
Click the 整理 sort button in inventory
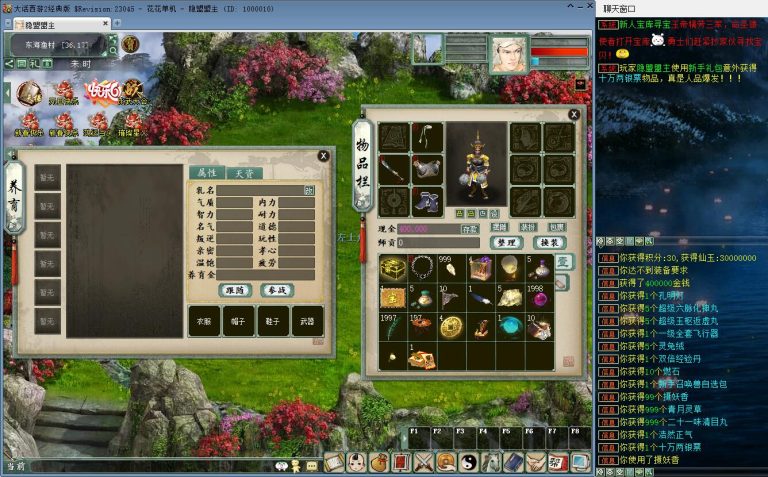pyautogui.click(x=506, y=242)
